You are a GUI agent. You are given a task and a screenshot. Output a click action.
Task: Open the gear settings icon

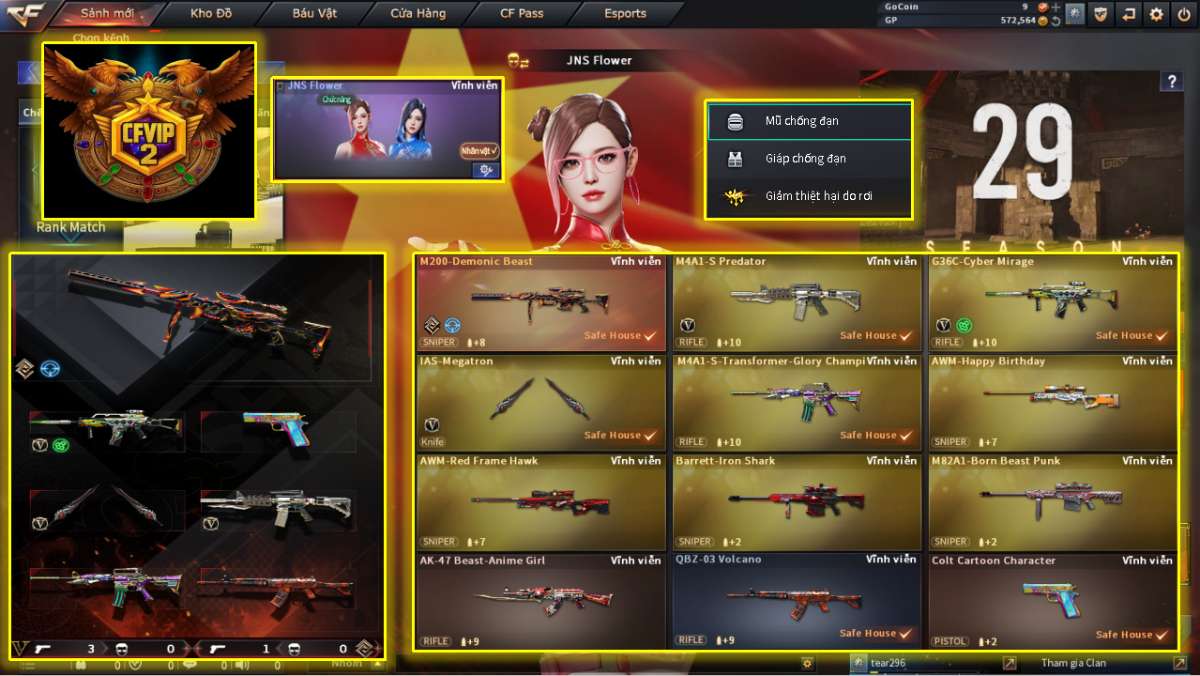pyautogui.click(x=1157, y=14)
